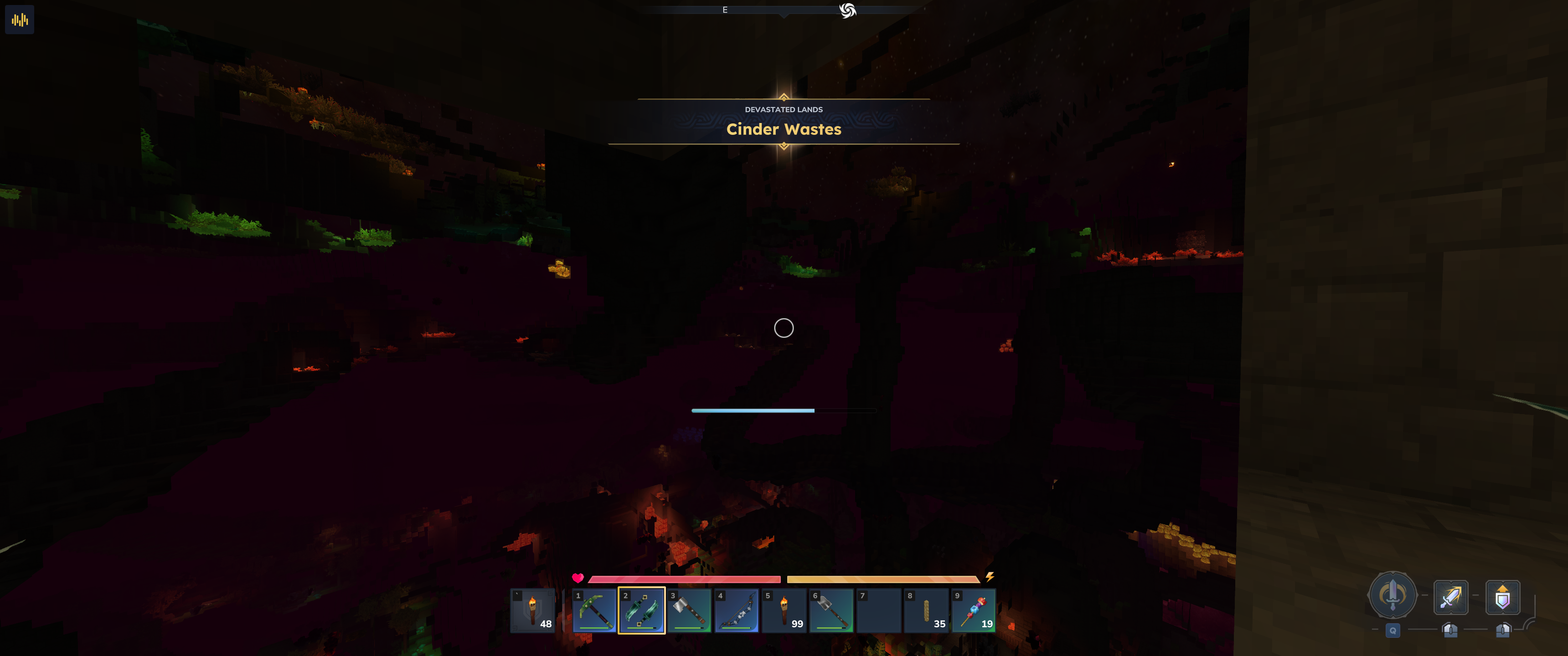Select the green pickaxe in slot 1
Screen dimensions: 1568x656
(x=594, y=610)
